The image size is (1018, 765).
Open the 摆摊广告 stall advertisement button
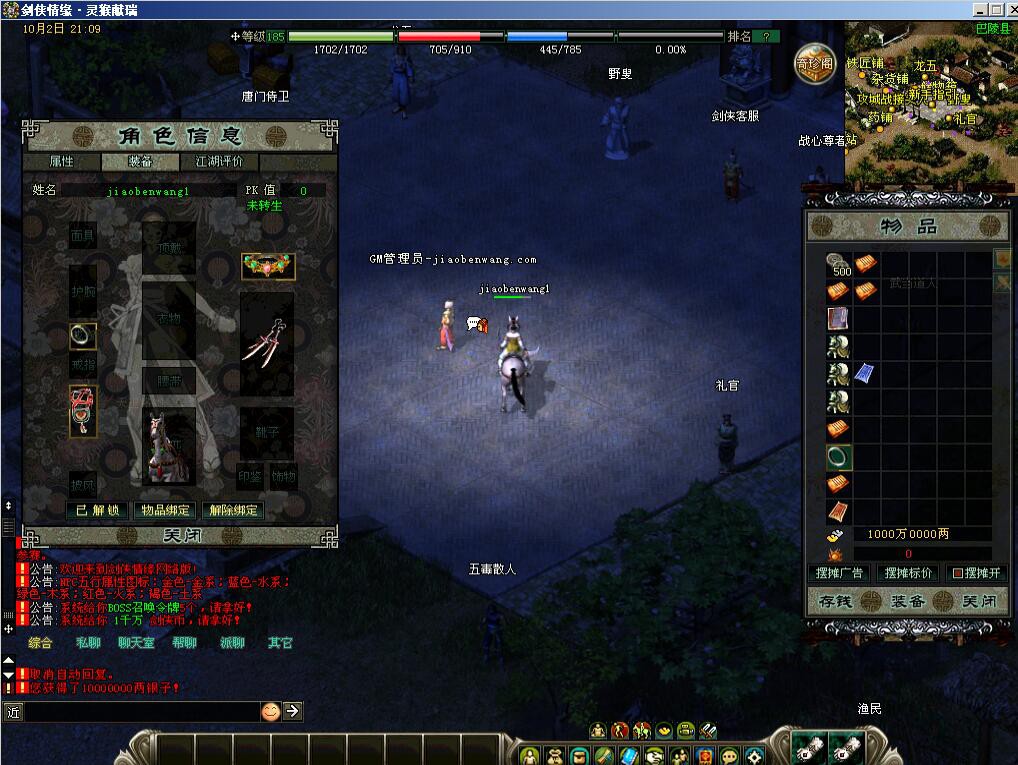coord(838,573)
